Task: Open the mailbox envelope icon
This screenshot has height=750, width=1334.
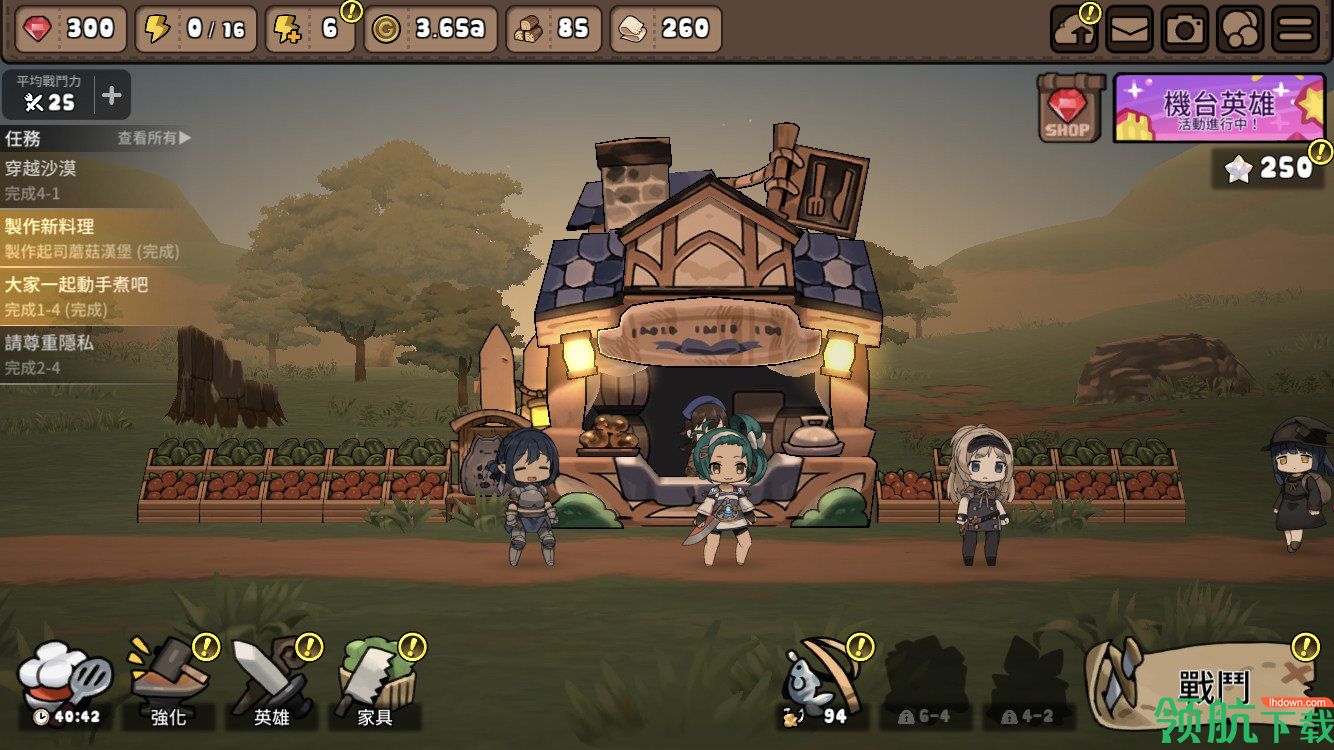Action: 1129,29
